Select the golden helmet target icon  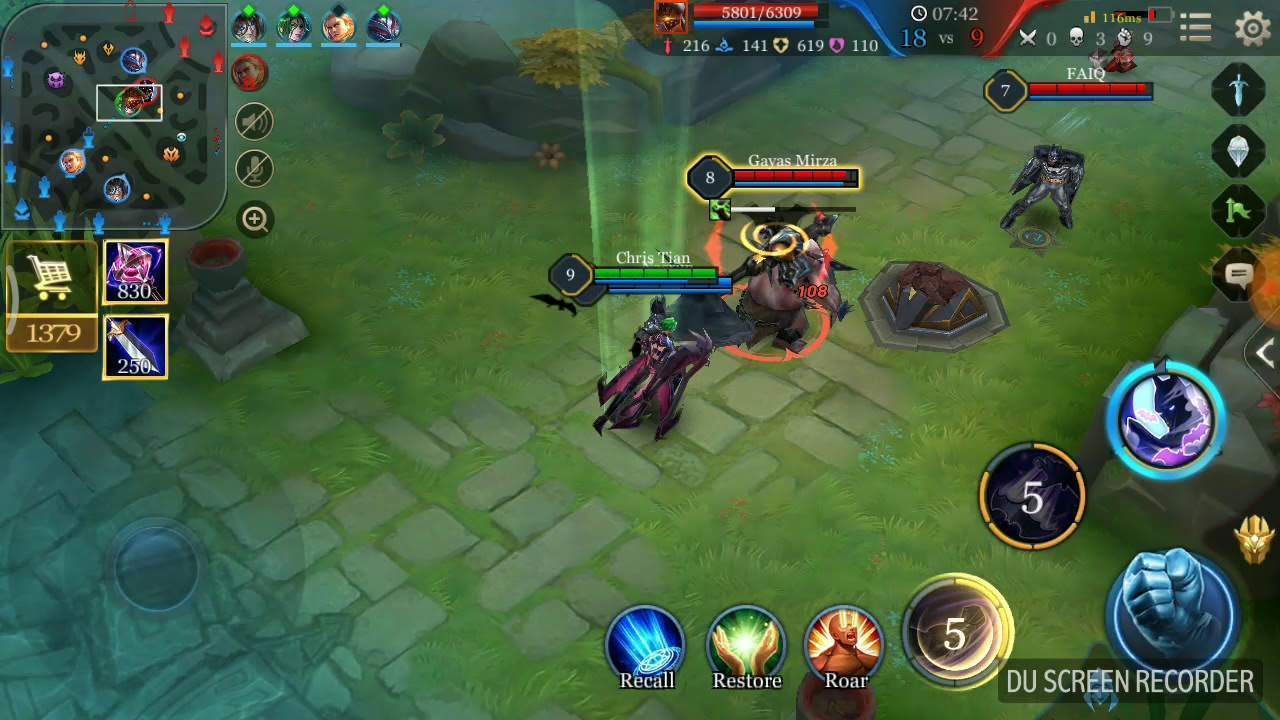coord(1254,541)
